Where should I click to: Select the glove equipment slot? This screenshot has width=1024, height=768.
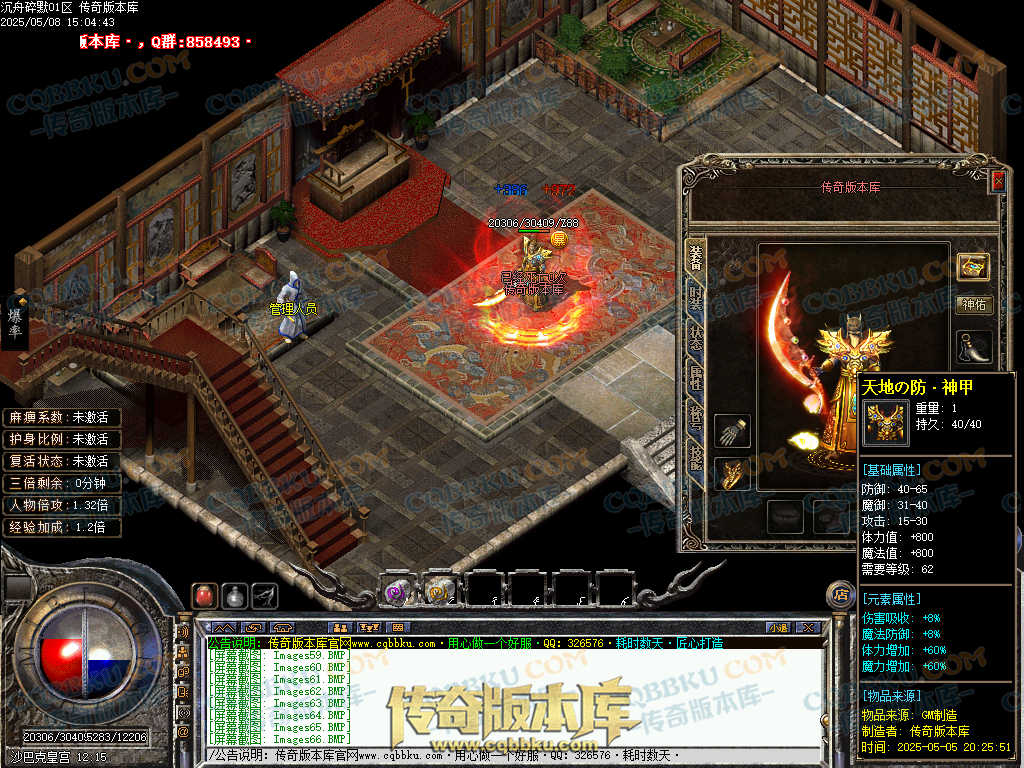click(x=733, y=431)
